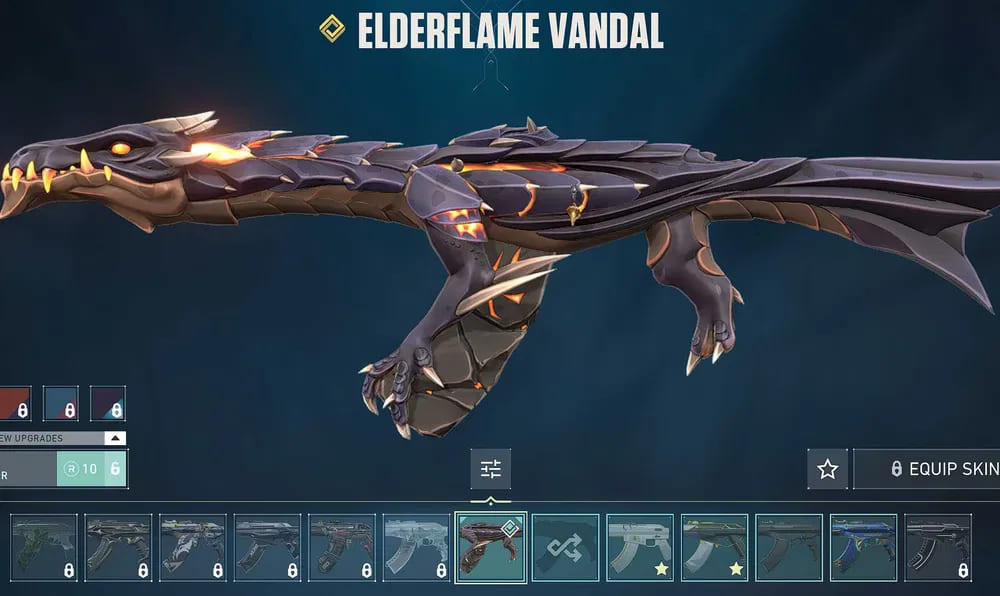Screen dimensions: 1000x596
Task: Unlock the upgrade costing 10 Radianite
Action: [91, 469]
